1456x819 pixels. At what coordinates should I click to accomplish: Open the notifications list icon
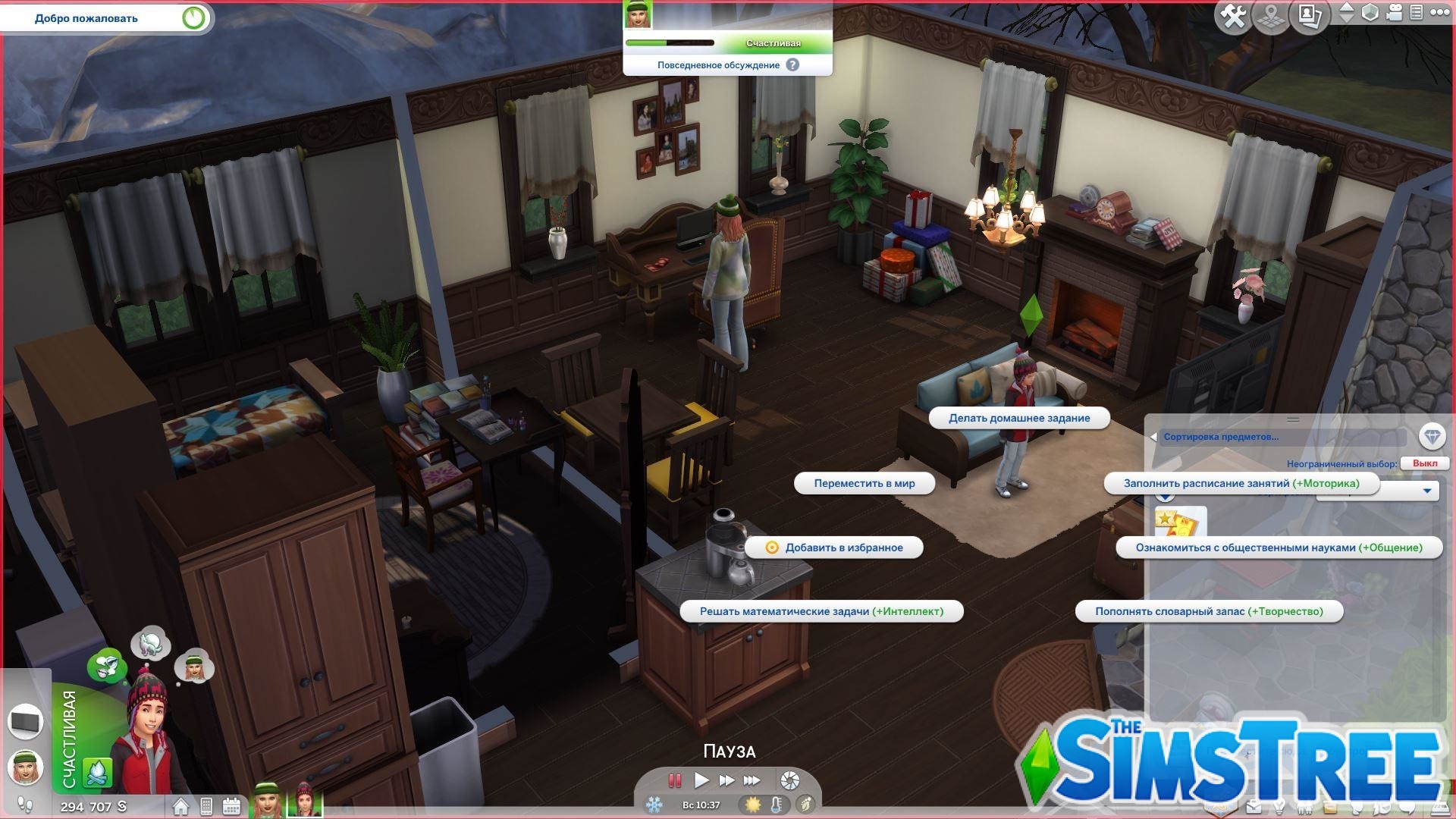[x=1417, y=12]
